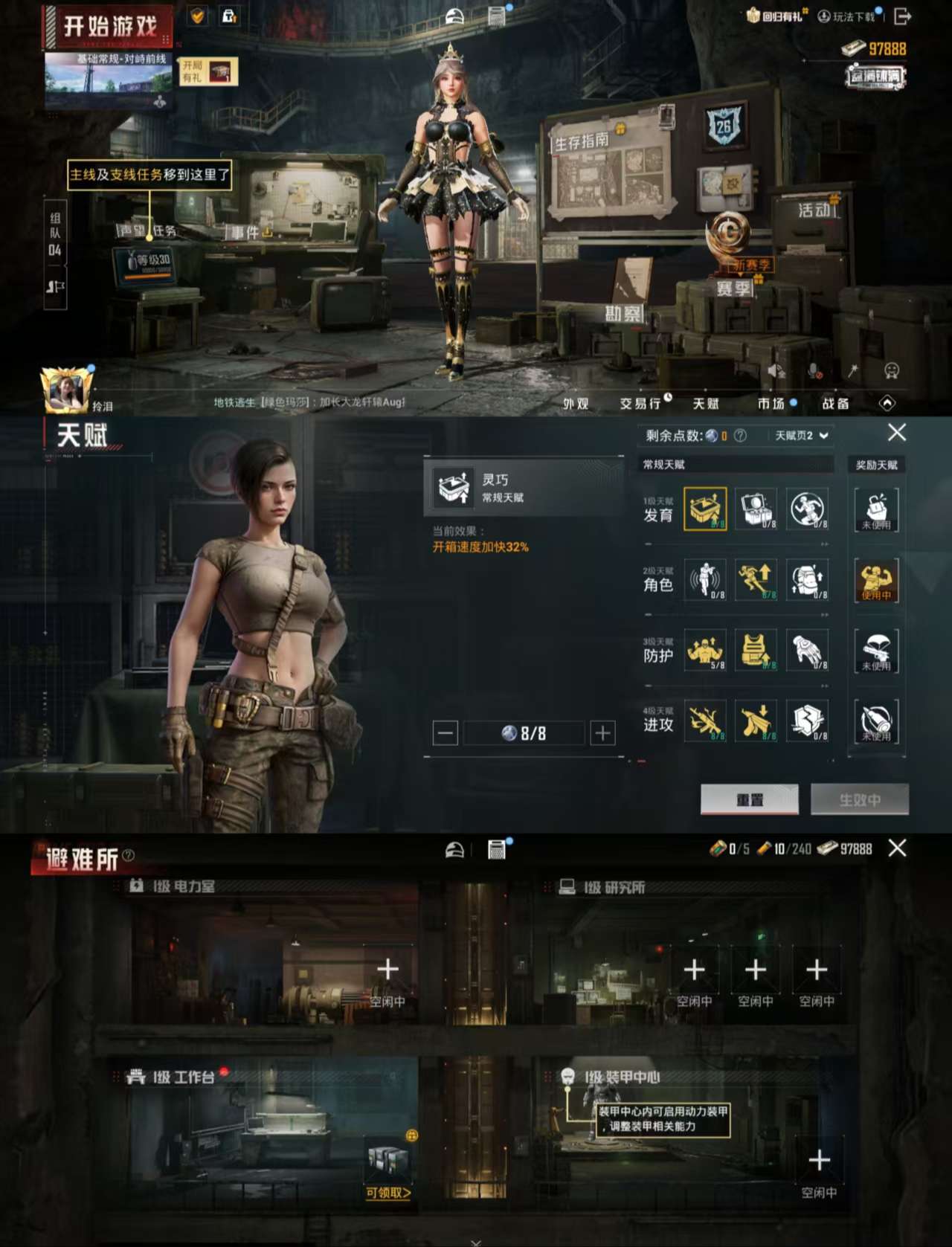Open the 市场 tab
The width and height of the screenshot is (952, 1247).
click(771, 402)
